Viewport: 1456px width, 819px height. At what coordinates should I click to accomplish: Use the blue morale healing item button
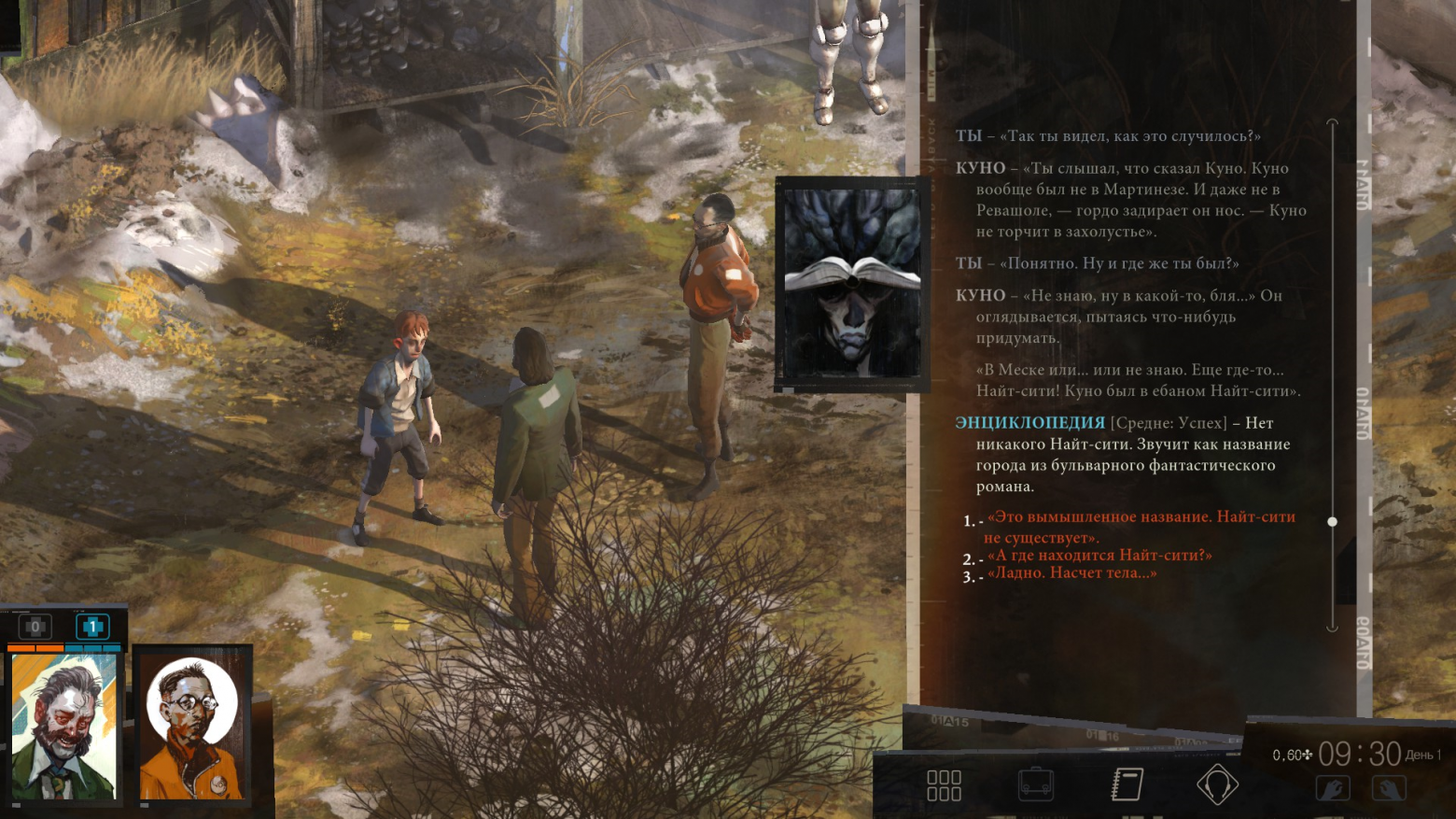[x=92, y=627]
